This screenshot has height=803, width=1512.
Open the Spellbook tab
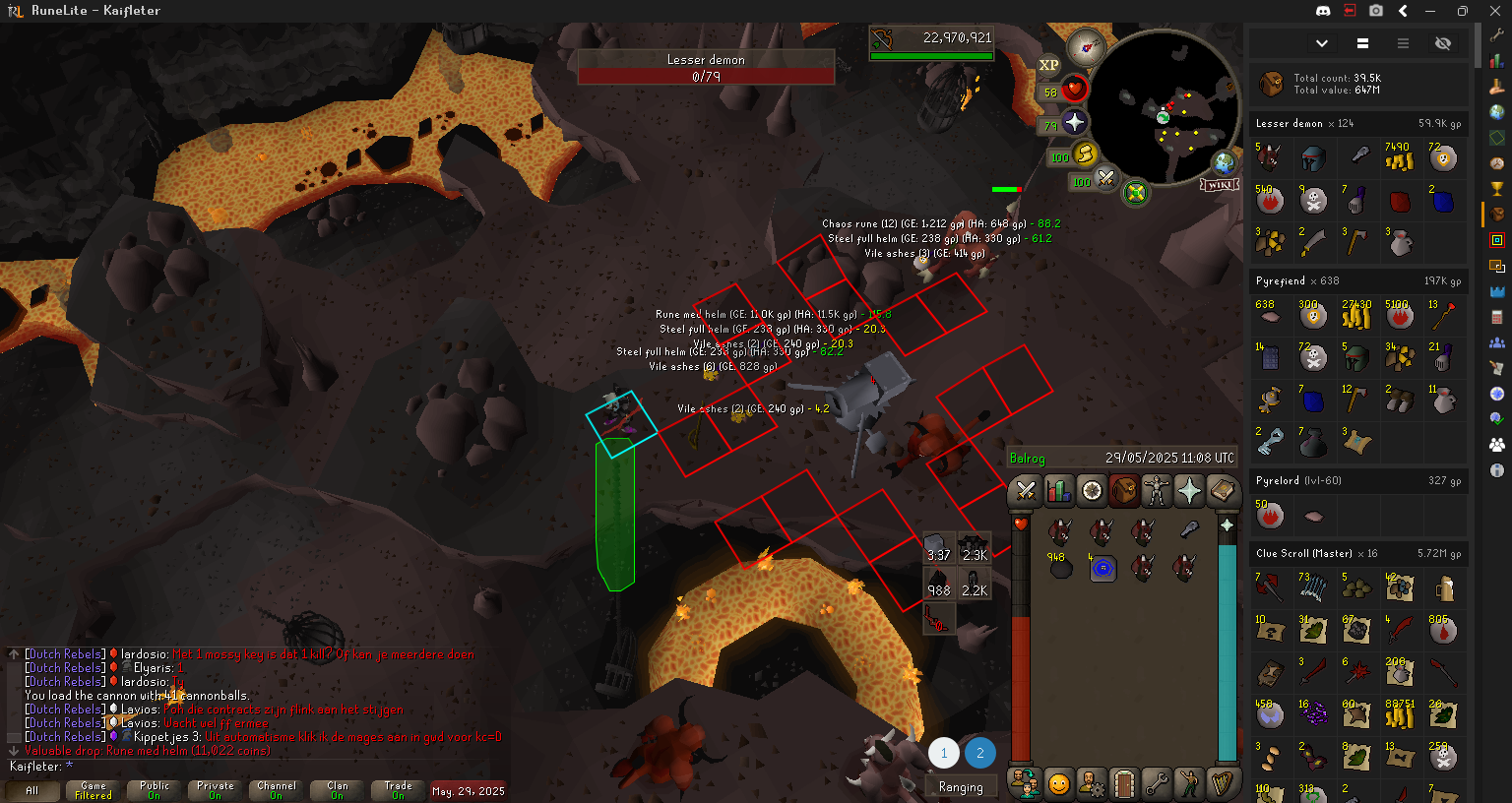tap(1223, 489)
